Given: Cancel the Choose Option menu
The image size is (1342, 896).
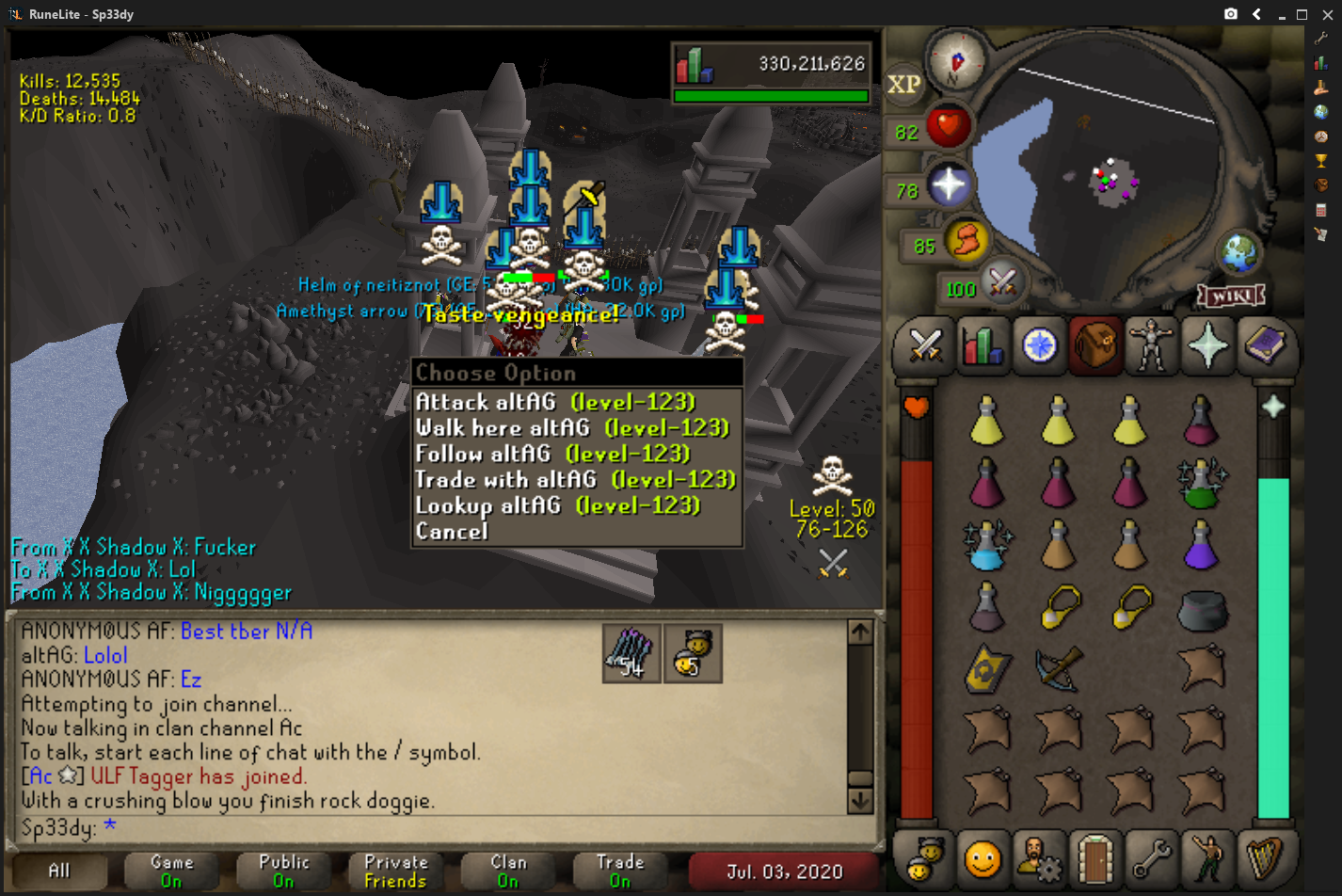Looking at the screenshot, I should point(452,532).
